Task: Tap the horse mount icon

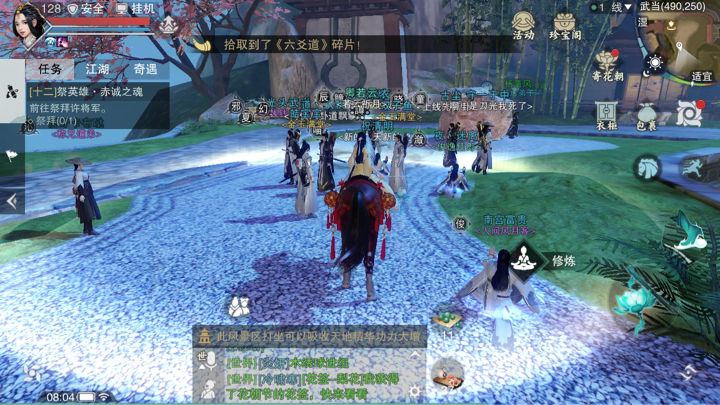Action: point(647,166)
